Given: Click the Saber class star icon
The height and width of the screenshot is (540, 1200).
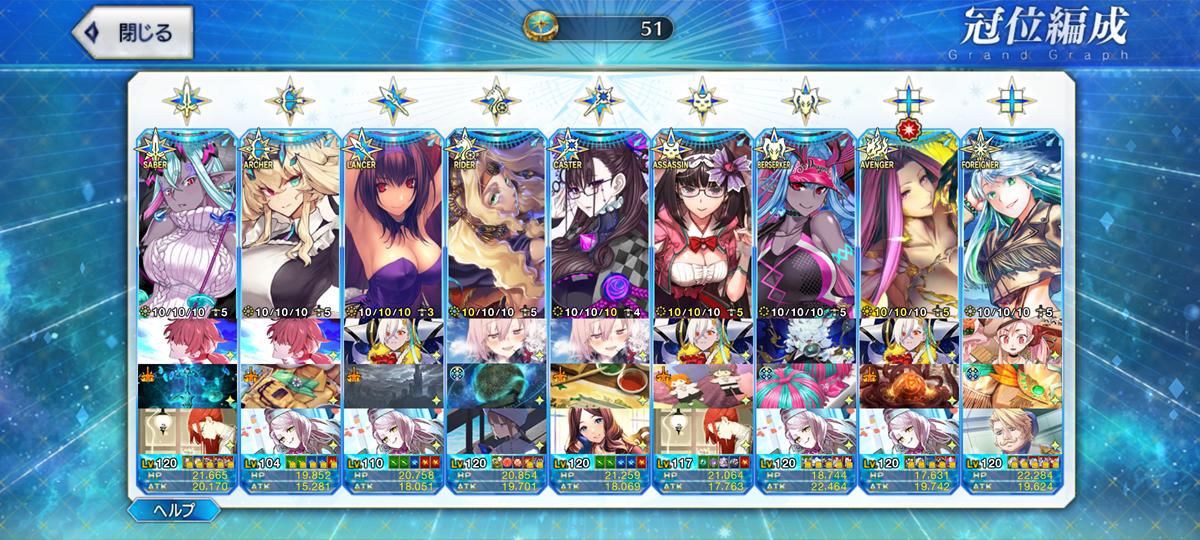Looking at the screenshot, I should 187,101.
